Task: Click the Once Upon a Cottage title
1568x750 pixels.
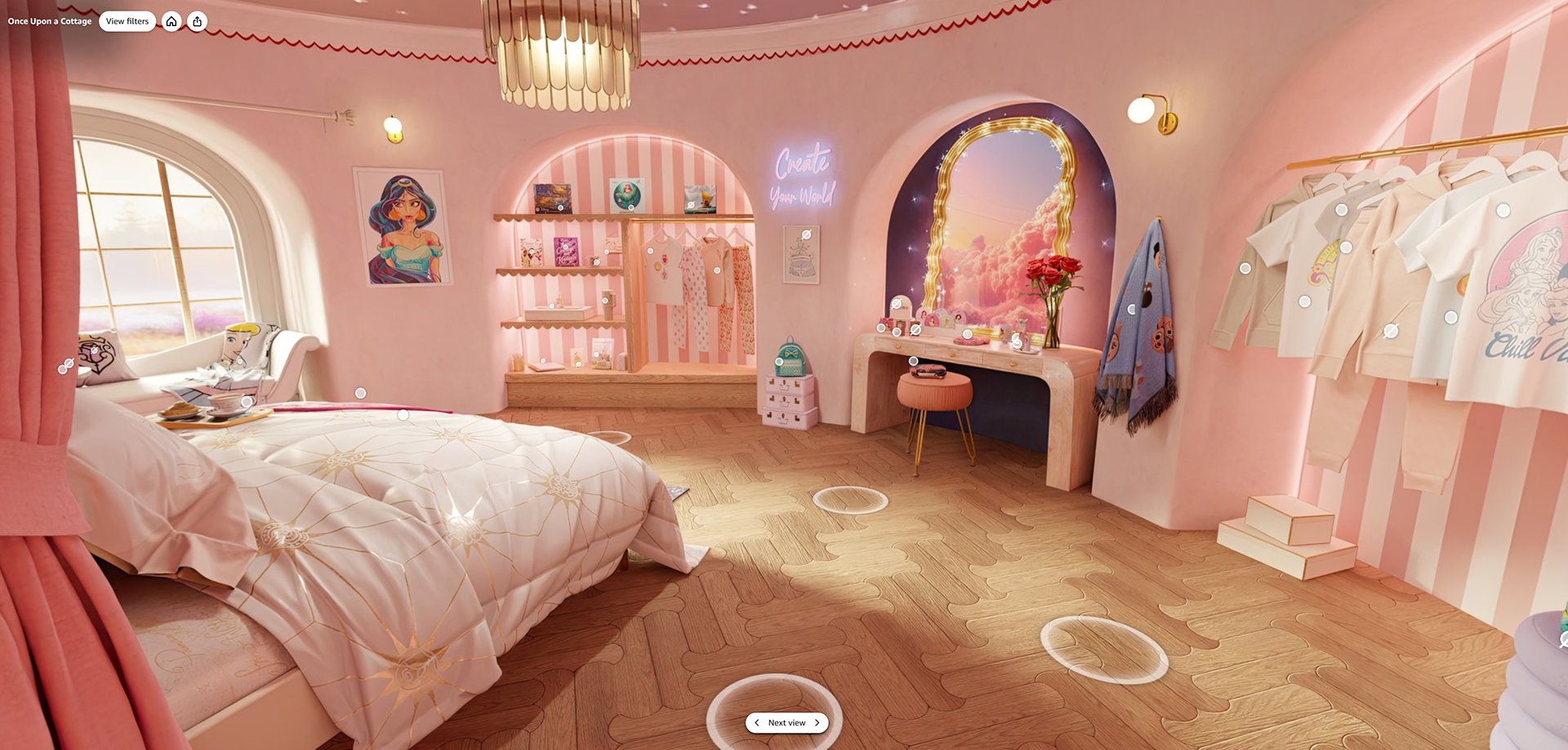Action: click(49, 21)
